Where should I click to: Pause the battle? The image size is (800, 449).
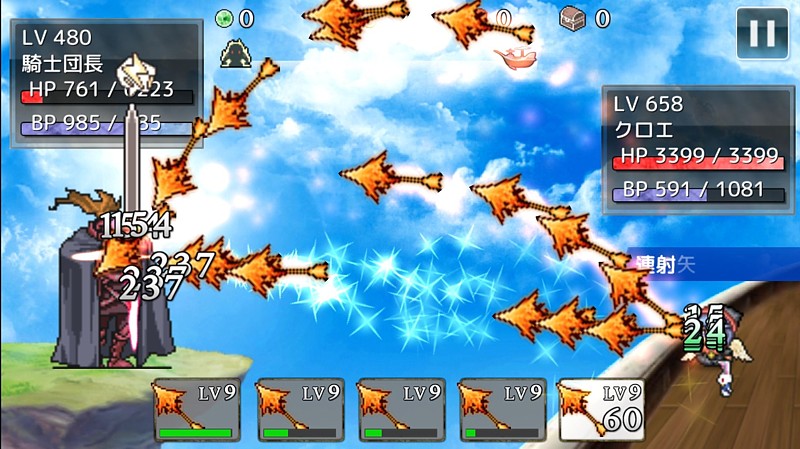(x=762, y=34)
